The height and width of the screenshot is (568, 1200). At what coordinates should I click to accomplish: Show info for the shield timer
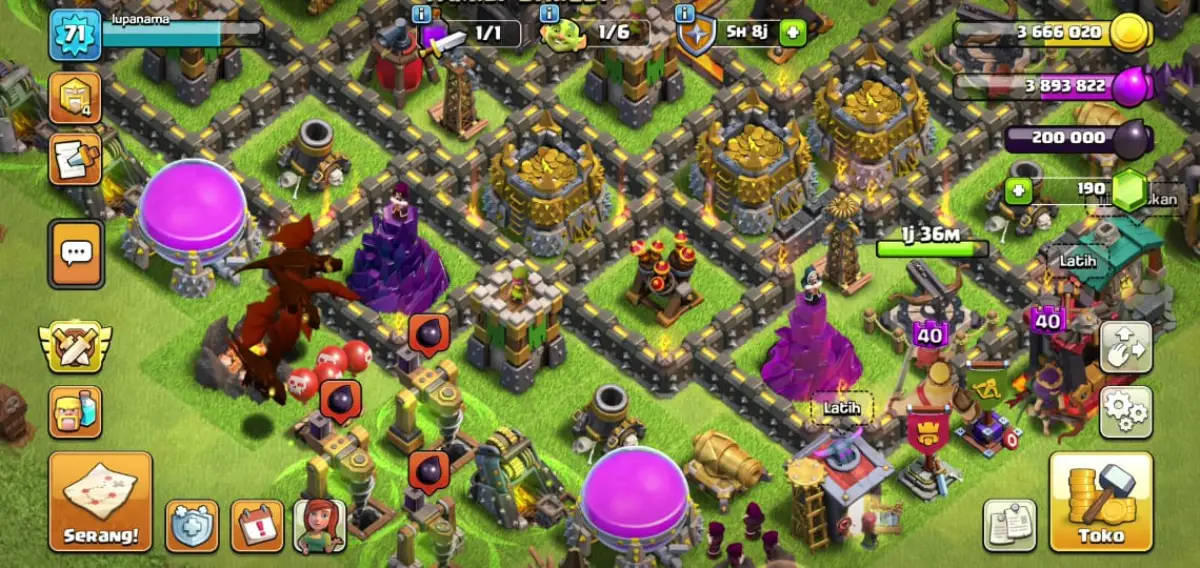pyautogui.click(x=685, y=14)
